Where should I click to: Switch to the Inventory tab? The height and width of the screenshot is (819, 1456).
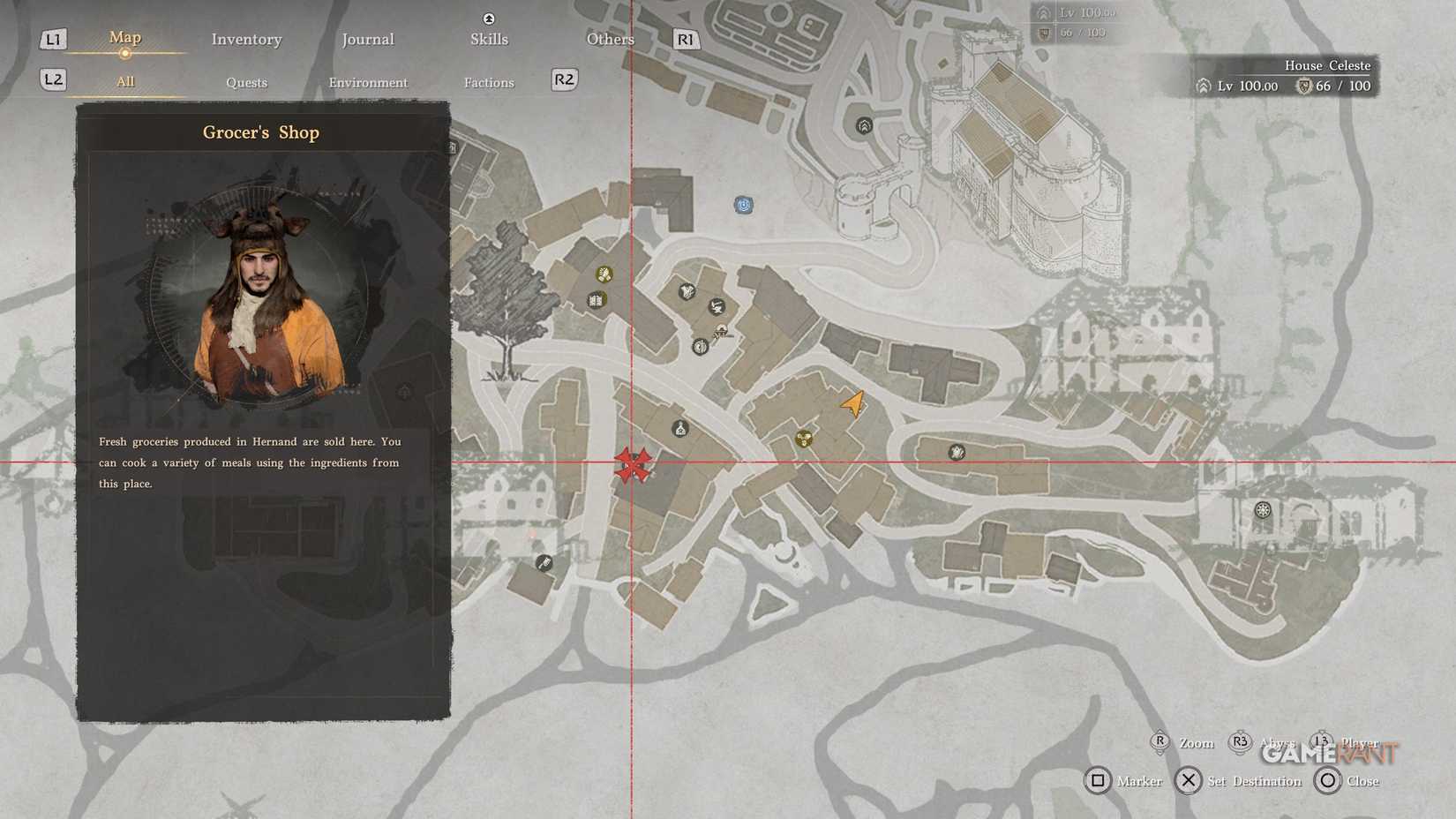246,39
